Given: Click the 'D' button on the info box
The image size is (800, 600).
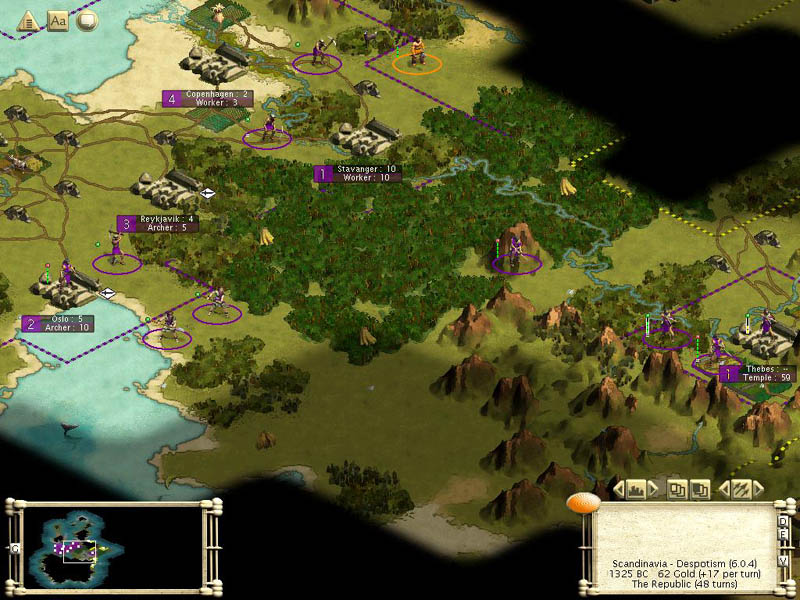Looking at the screenshot, I should point(783,520).
